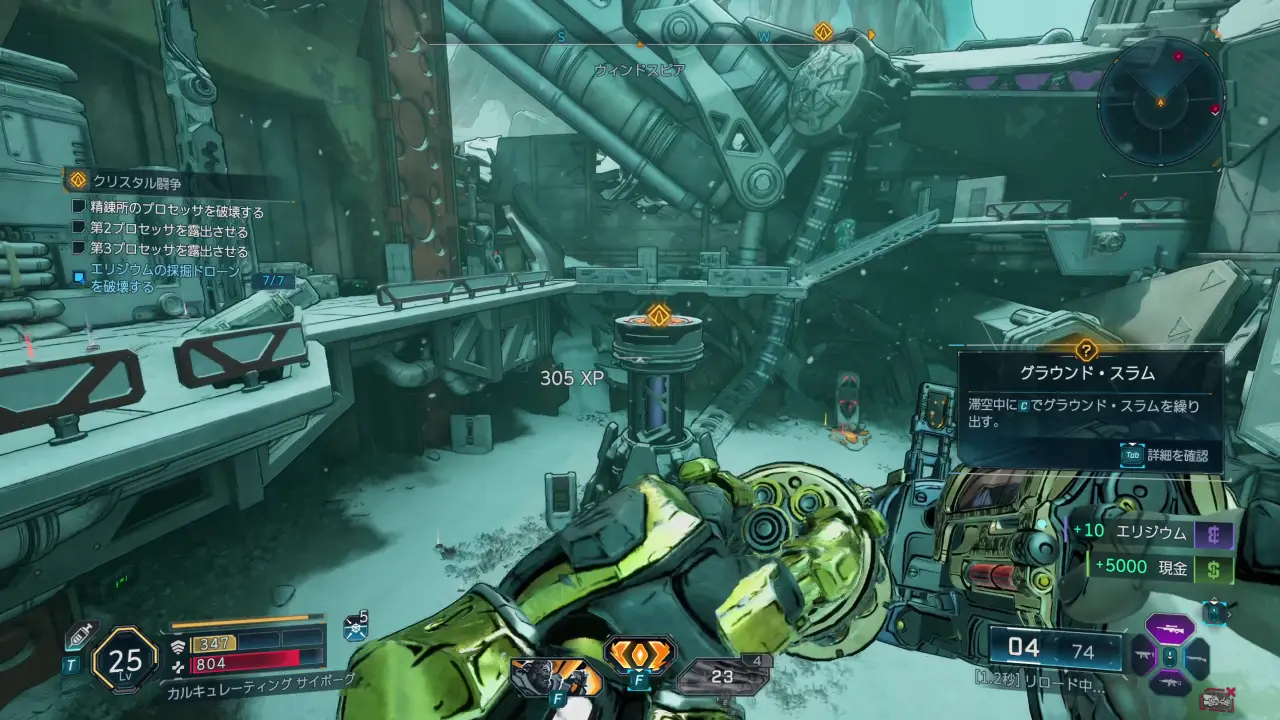1280x720 pixels.
Task: Open the クリスタル闘争 quest tracker title
Action: [136, 182]
